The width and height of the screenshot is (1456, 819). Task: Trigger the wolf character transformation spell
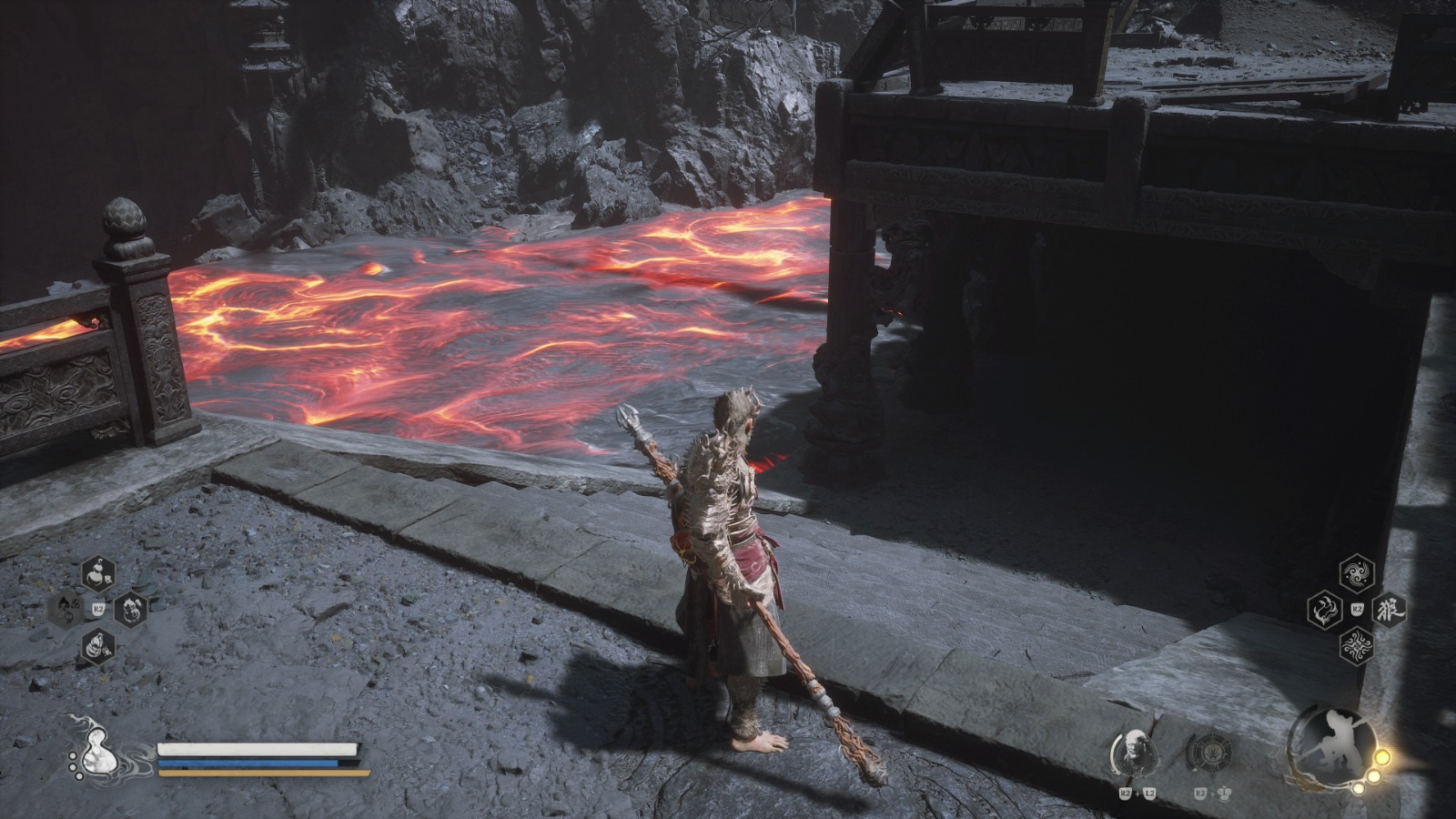coord(1389,609)
